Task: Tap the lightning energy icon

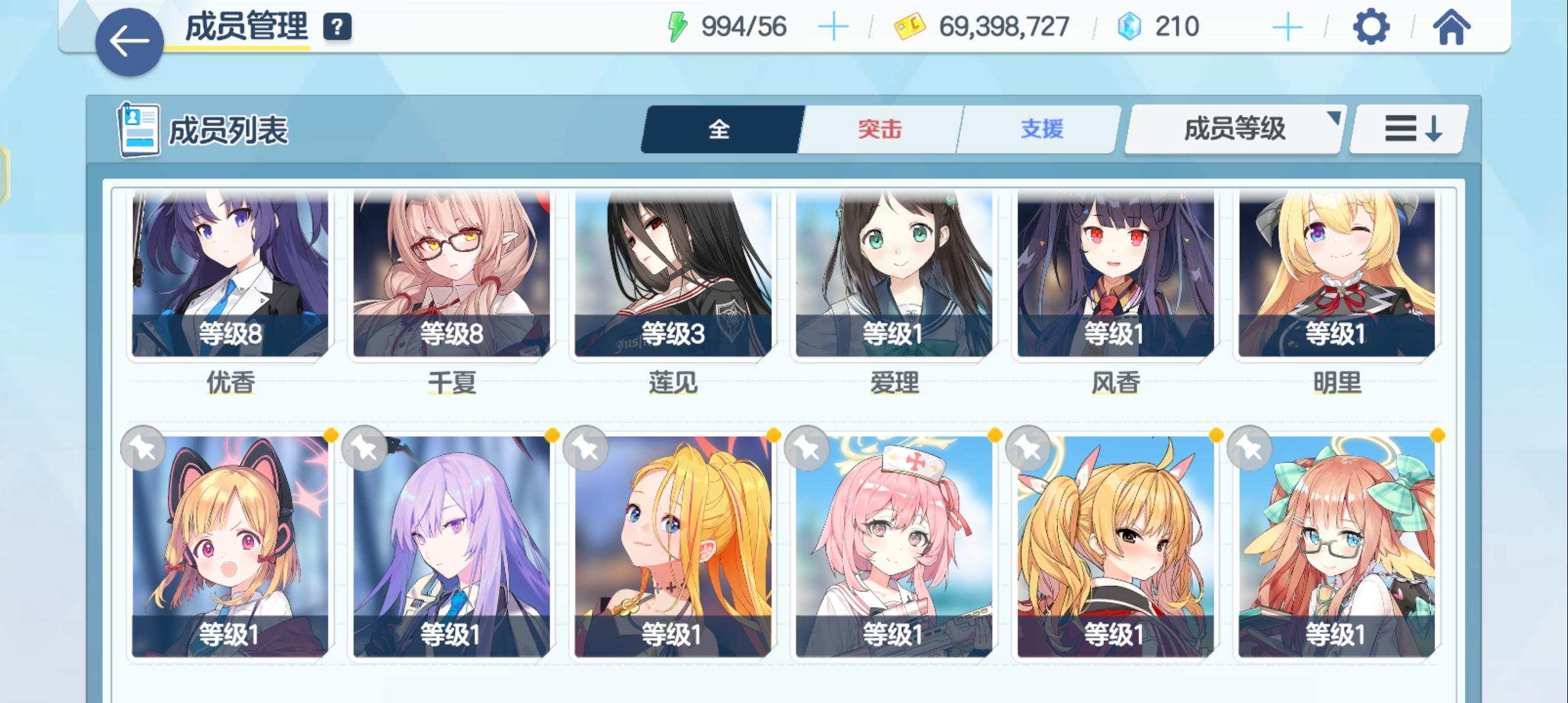Action: (678, 25)
